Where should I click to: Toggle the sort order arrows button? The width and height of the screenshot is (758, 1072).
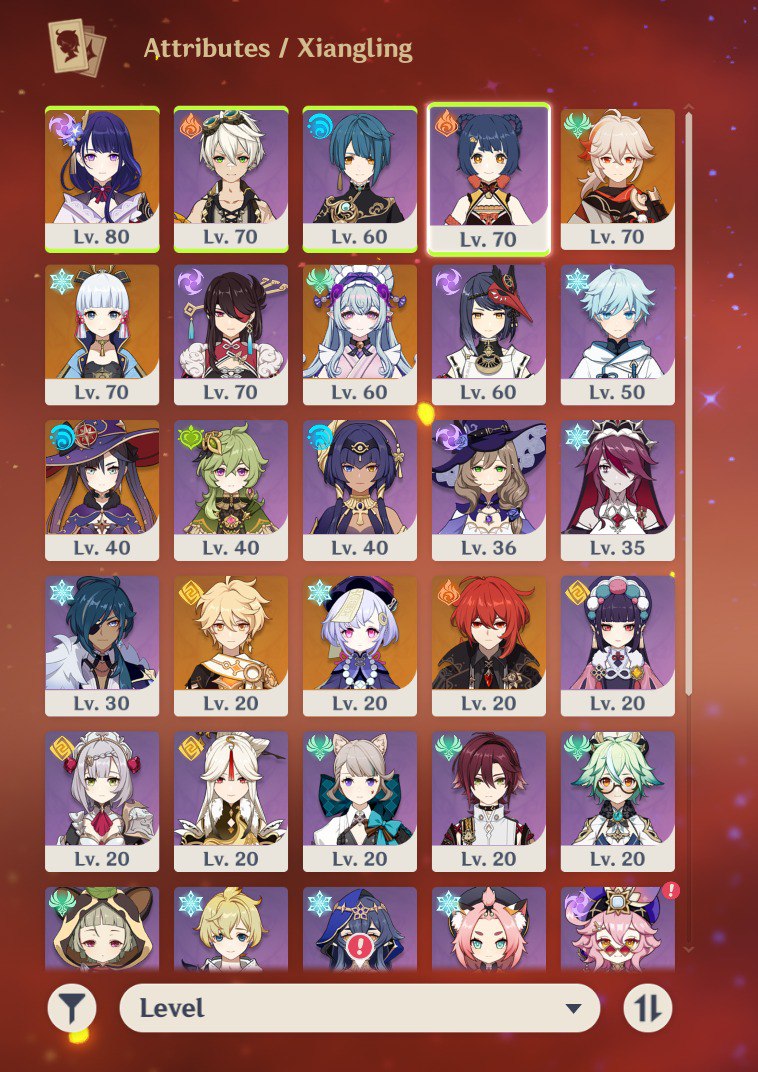(648, 1008)
